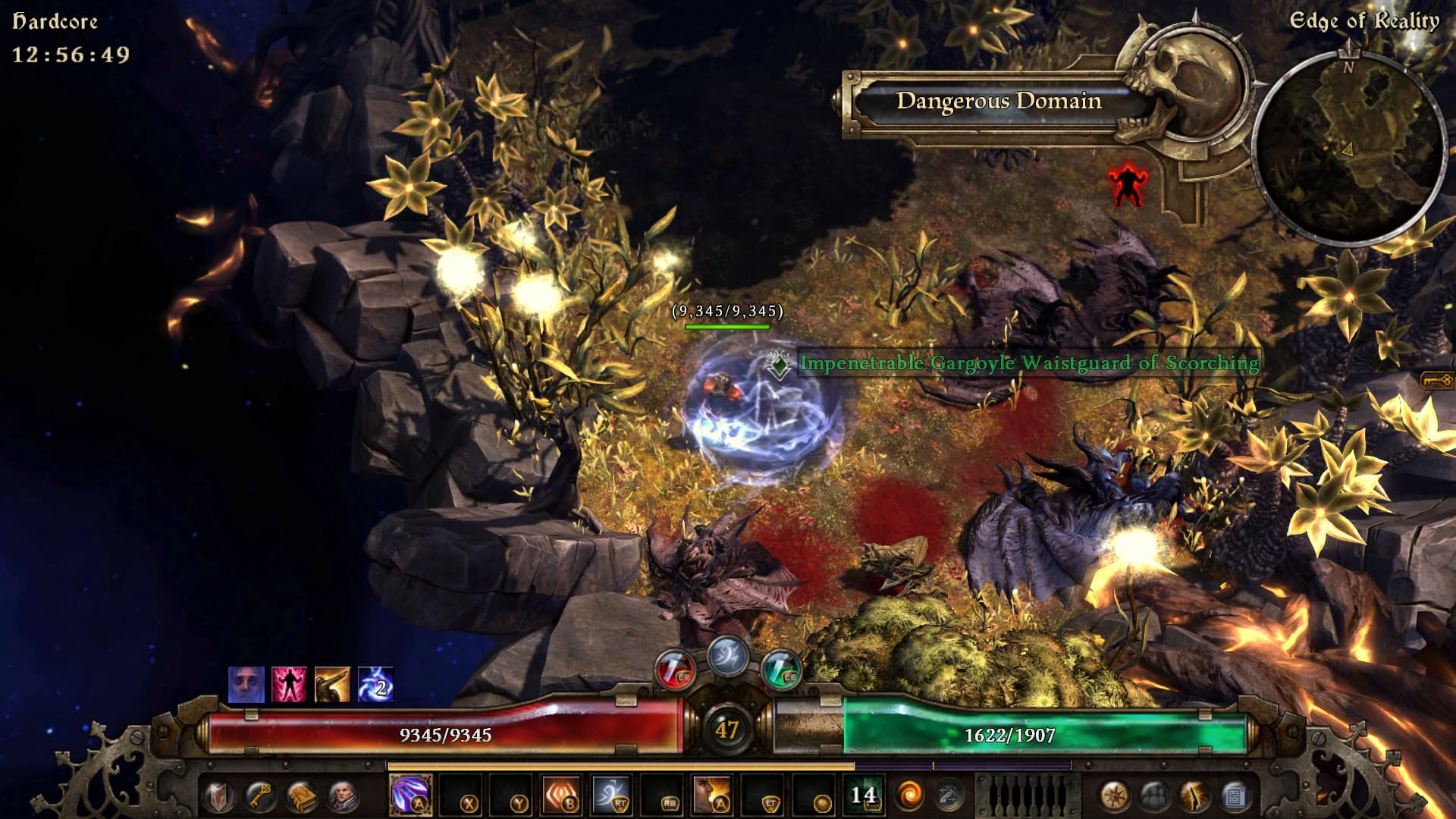Trigger the shouting warrior skill

pos(712,795)
